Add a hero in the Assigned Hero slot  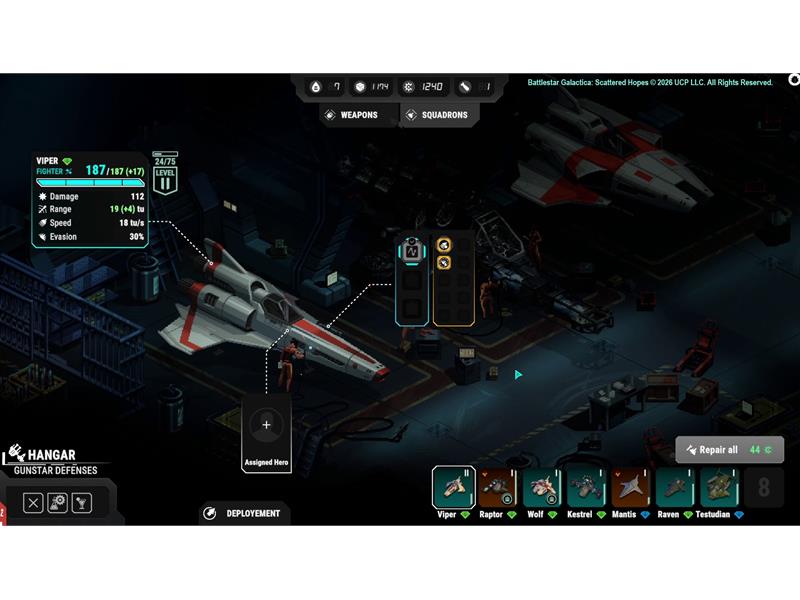[266, 426]
